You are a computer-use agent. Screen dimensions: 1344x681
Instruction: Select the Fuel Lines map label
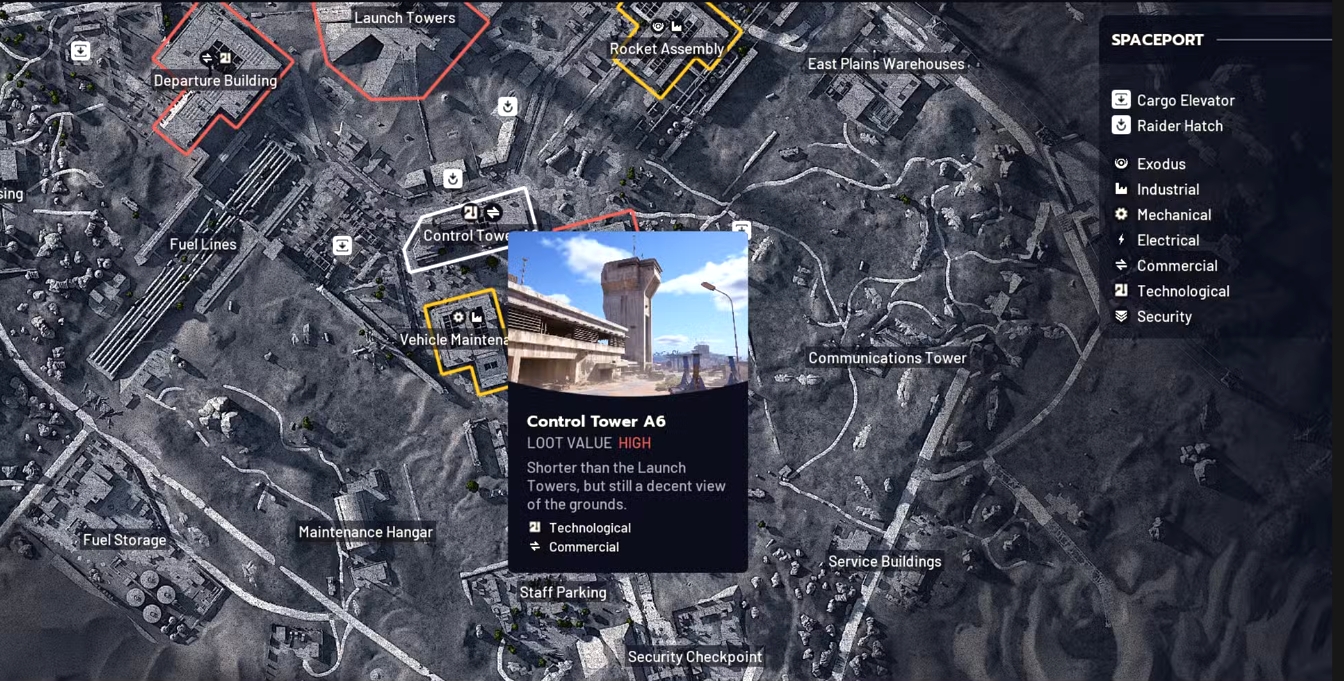(203, 244)
